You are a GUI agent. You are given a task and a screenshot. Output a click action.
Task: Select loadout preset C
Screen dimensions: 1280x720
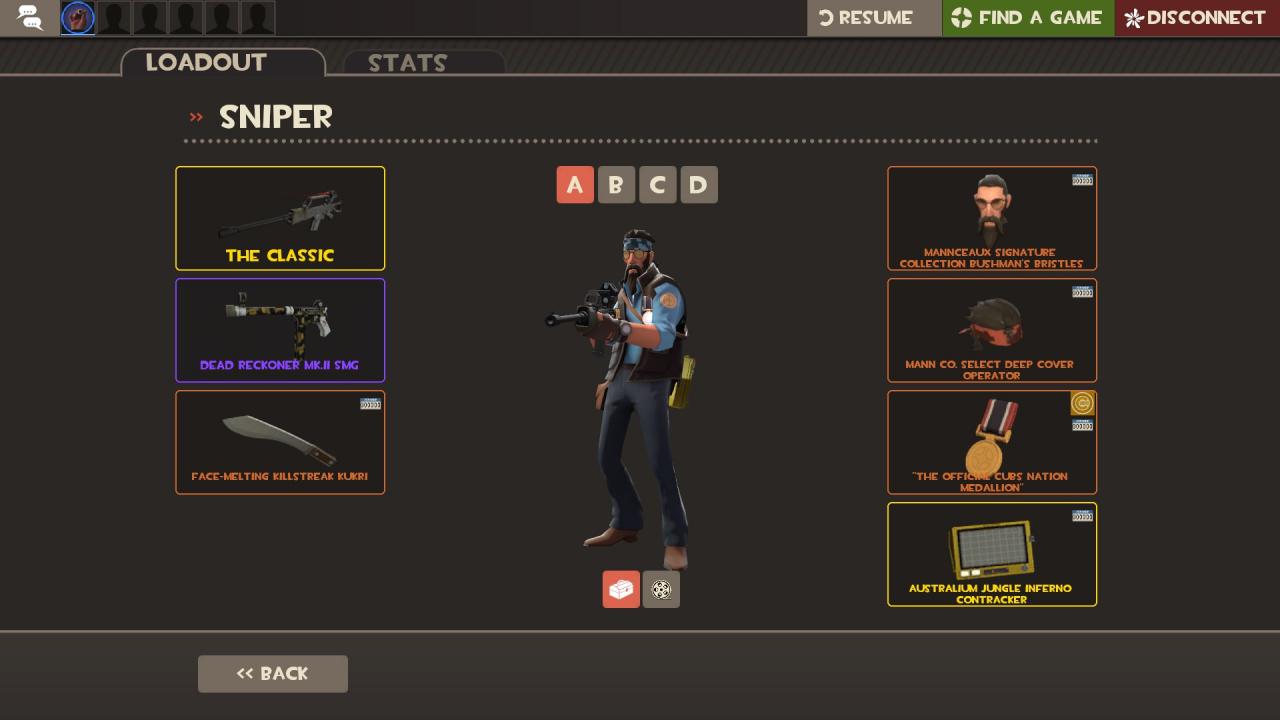tap(657, 185)
